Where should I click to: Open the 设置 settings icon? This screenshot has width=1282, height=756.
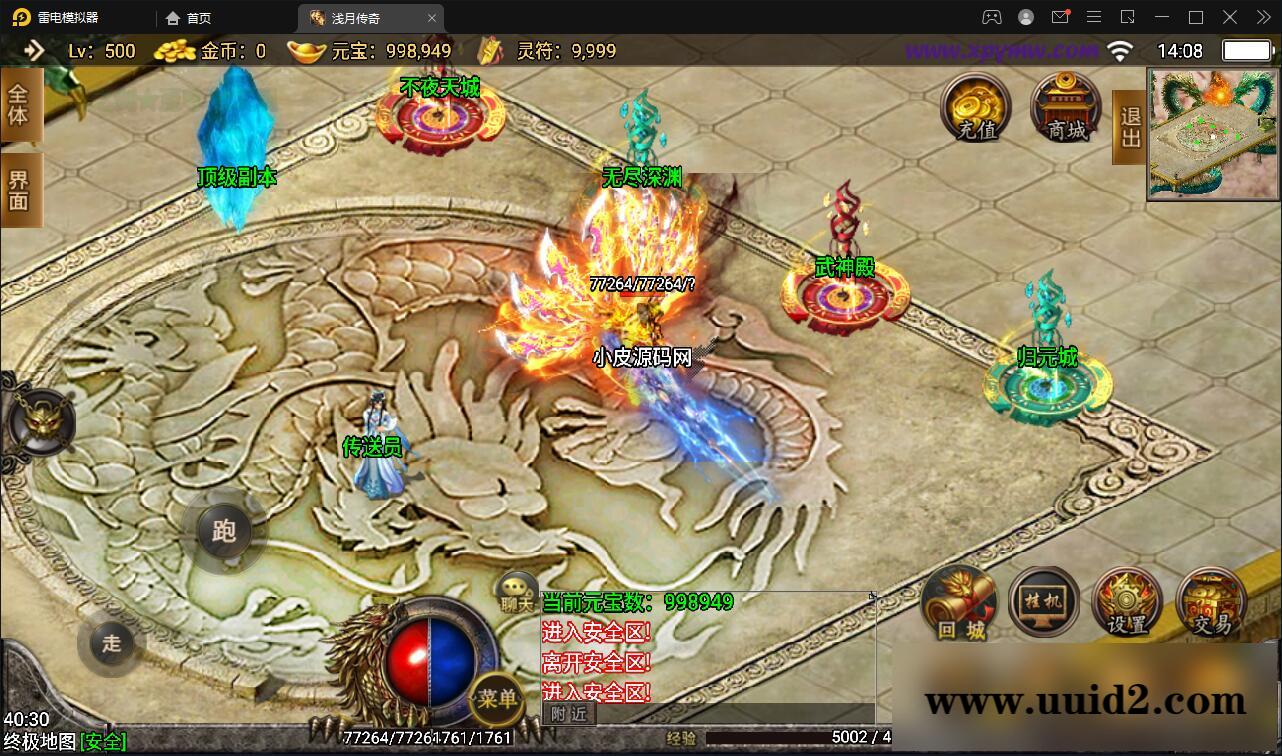pos(1126,601)
